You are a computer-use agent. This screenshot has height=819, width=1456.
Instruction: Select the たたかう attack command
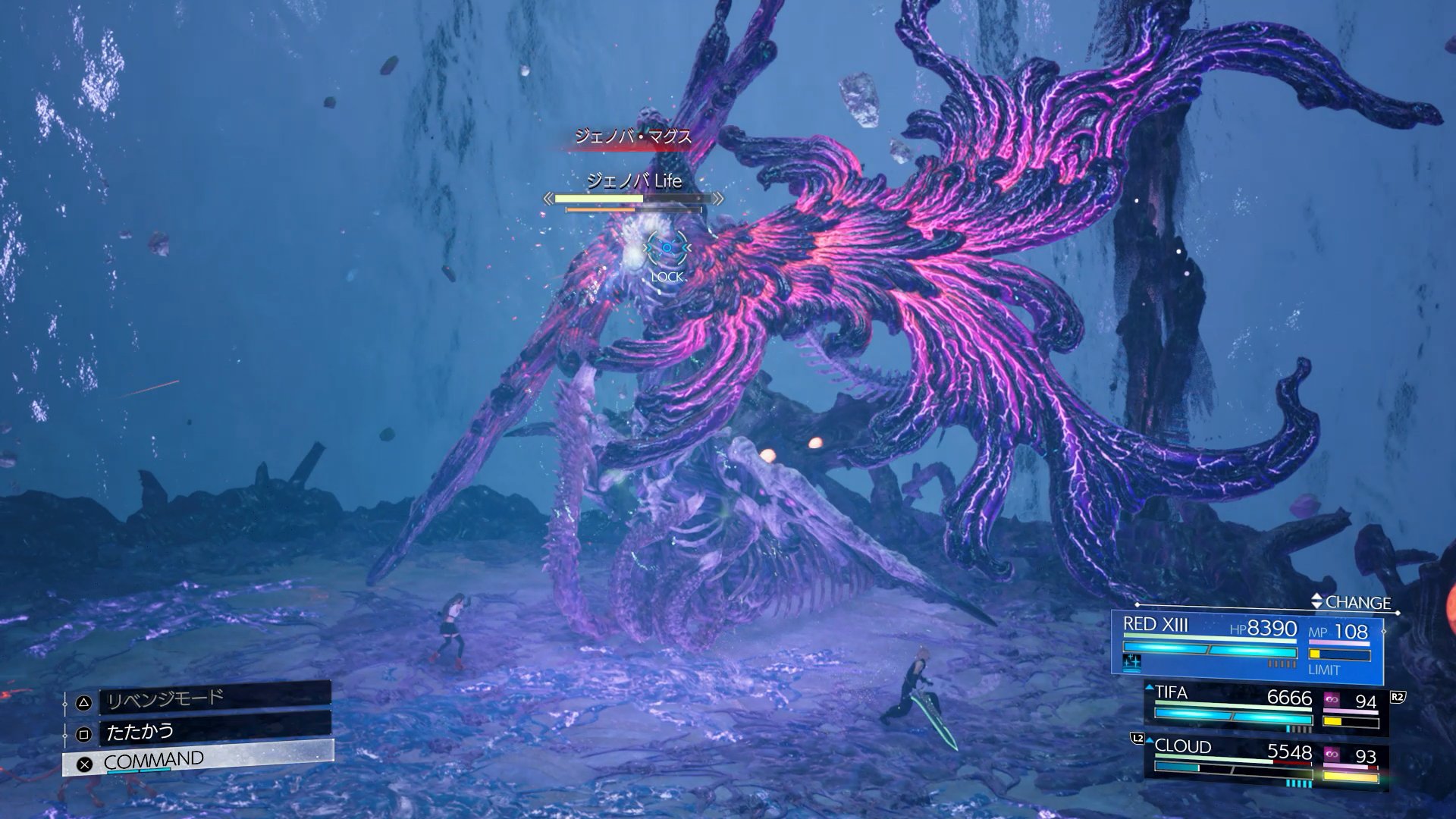coord(215,731)
